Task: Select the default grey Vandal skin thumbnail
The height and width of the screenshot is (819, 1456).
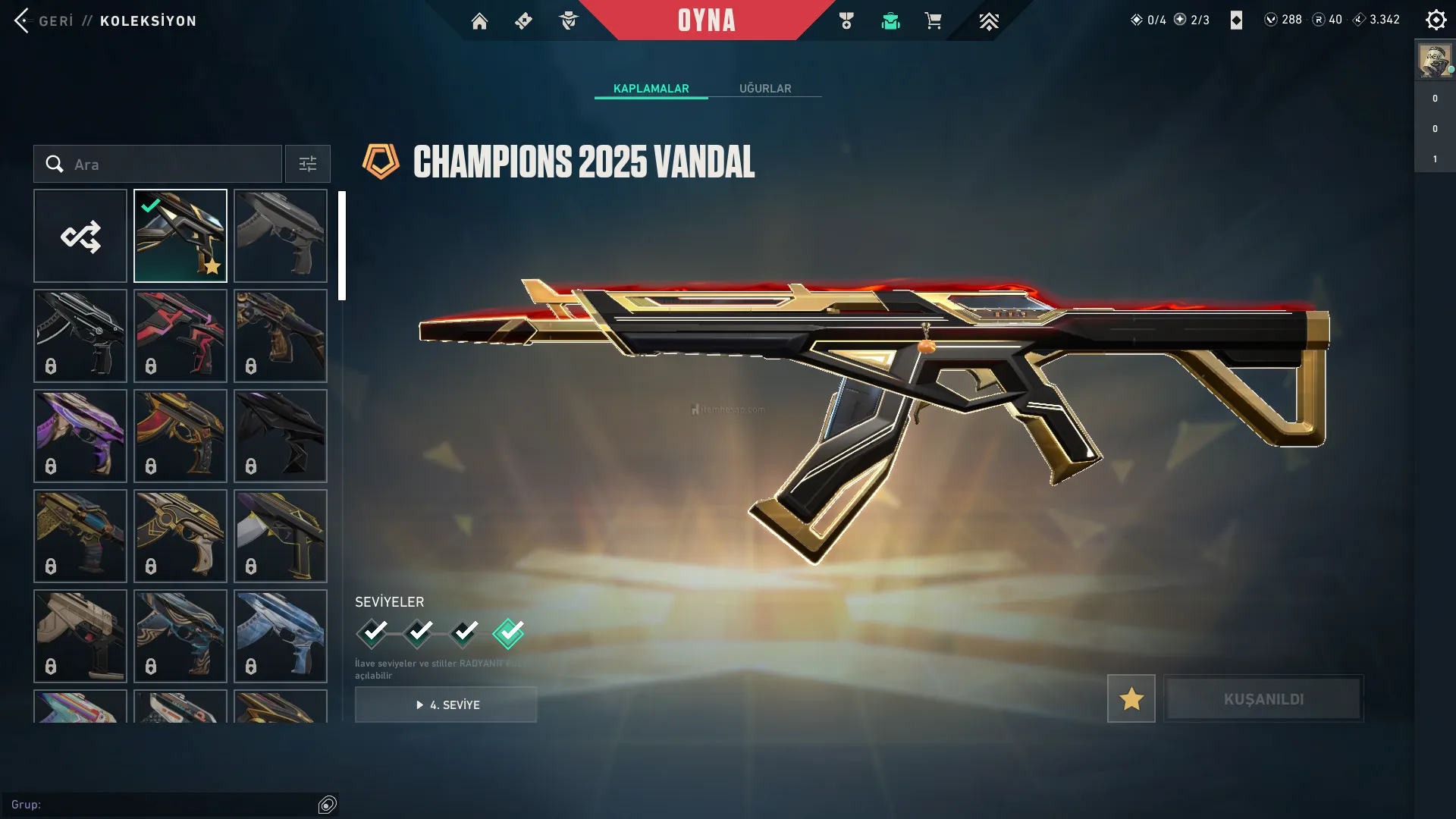Action: [281, 236]
